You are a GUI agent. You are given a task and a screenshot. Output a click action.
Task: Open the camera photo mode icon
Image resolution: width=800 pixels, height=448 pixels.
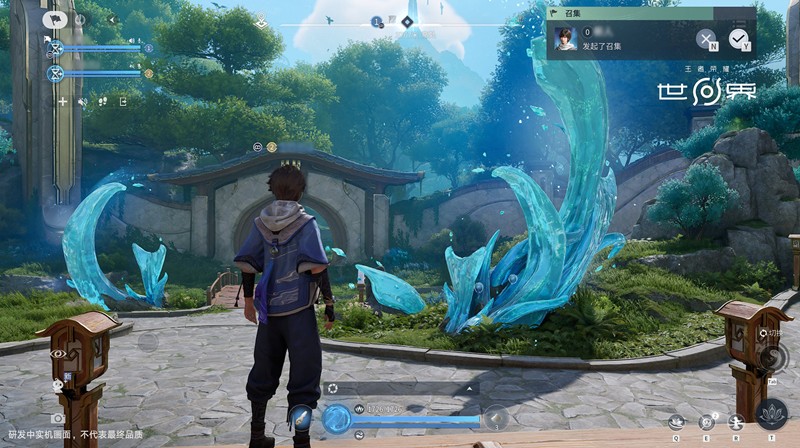(x=57, y=418)
